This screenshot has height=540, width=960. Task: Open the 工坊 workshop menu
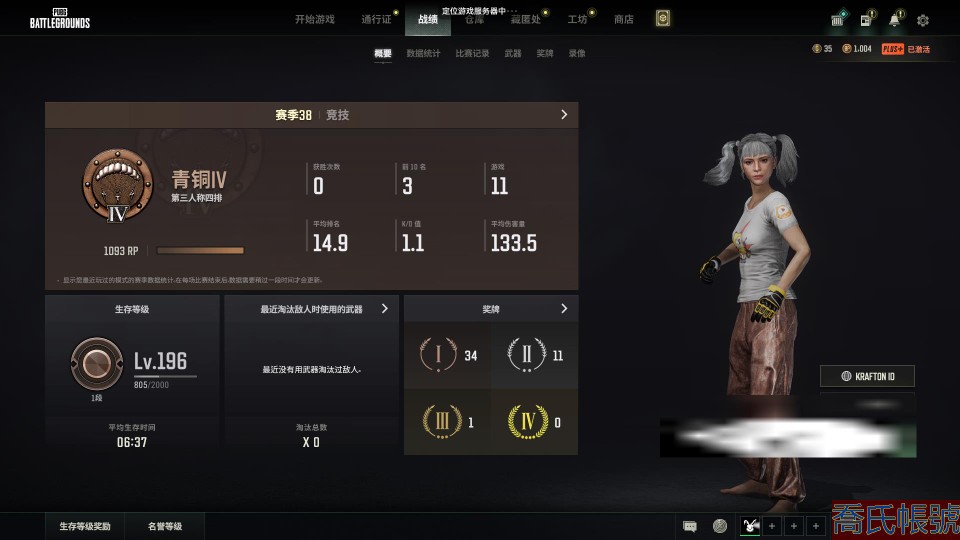click(x=577, y=19)
